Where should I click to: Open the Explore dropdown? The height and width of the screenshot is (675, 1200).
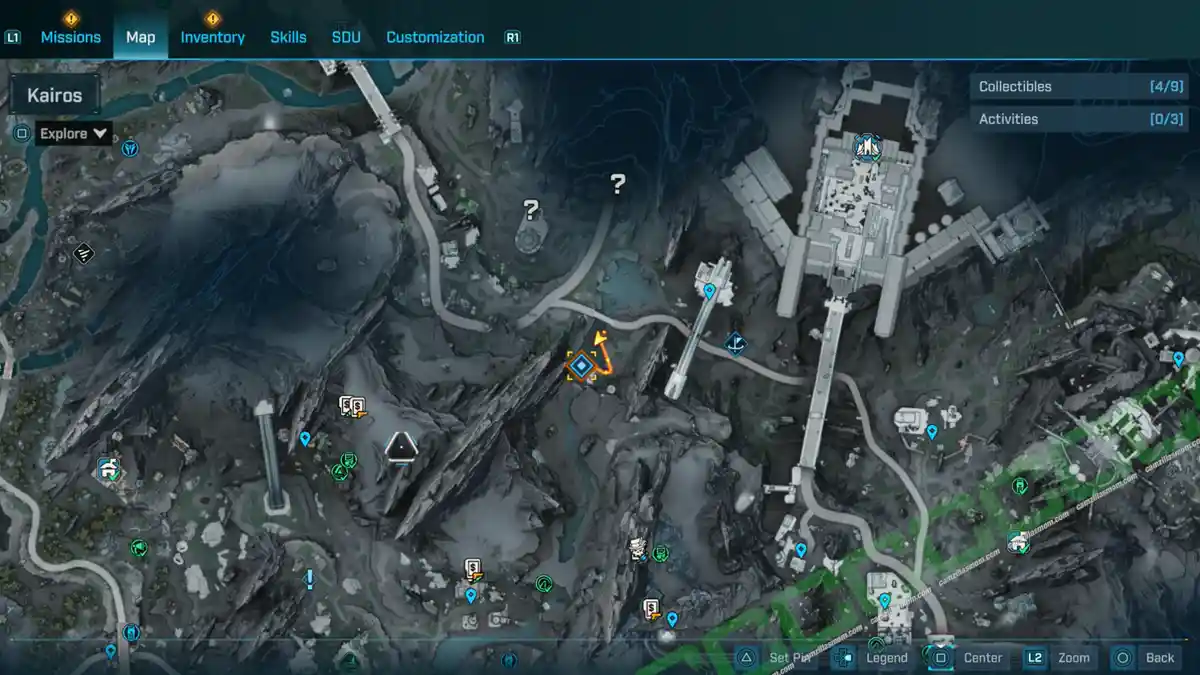tap(74, 133)
